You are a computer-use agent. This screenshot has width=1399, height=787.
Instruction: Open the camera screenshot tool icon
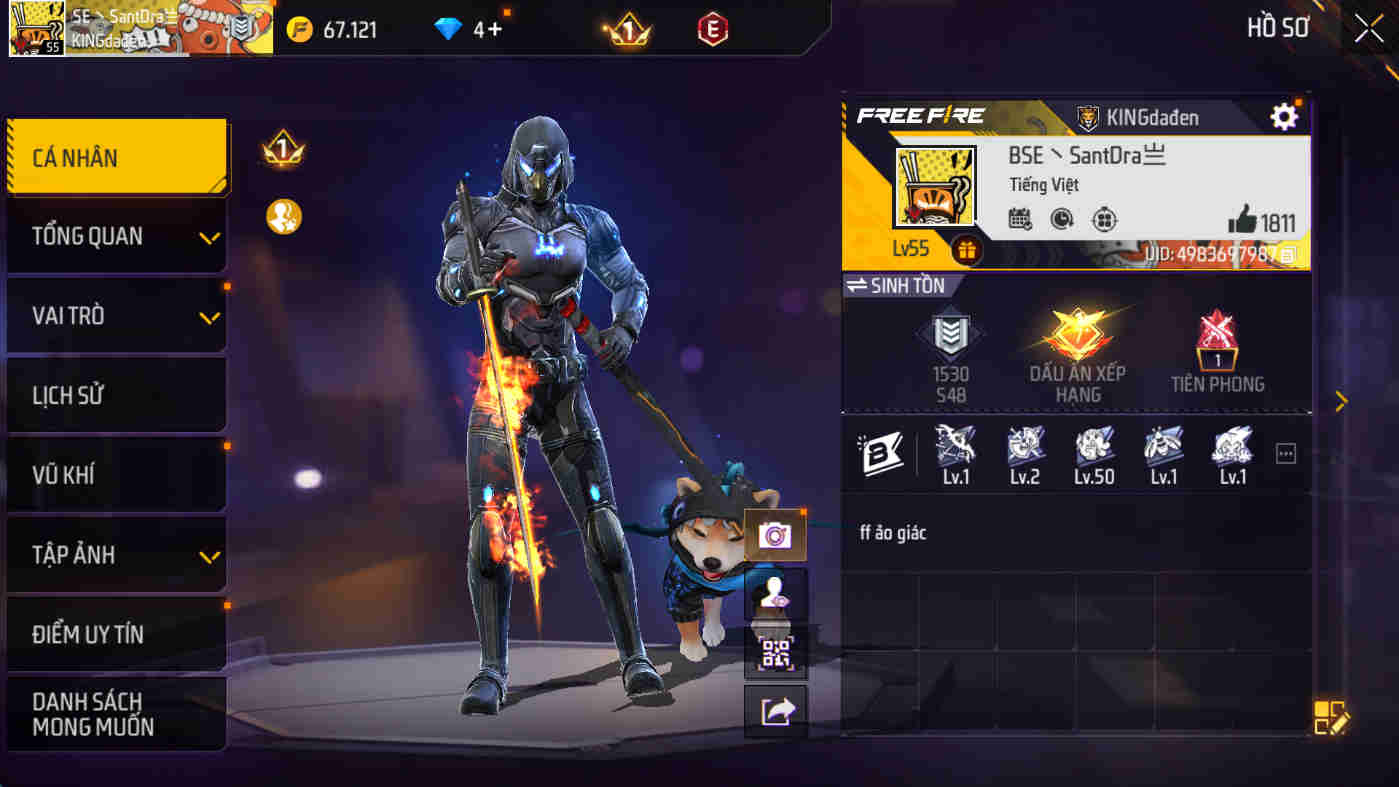point(775,535)
